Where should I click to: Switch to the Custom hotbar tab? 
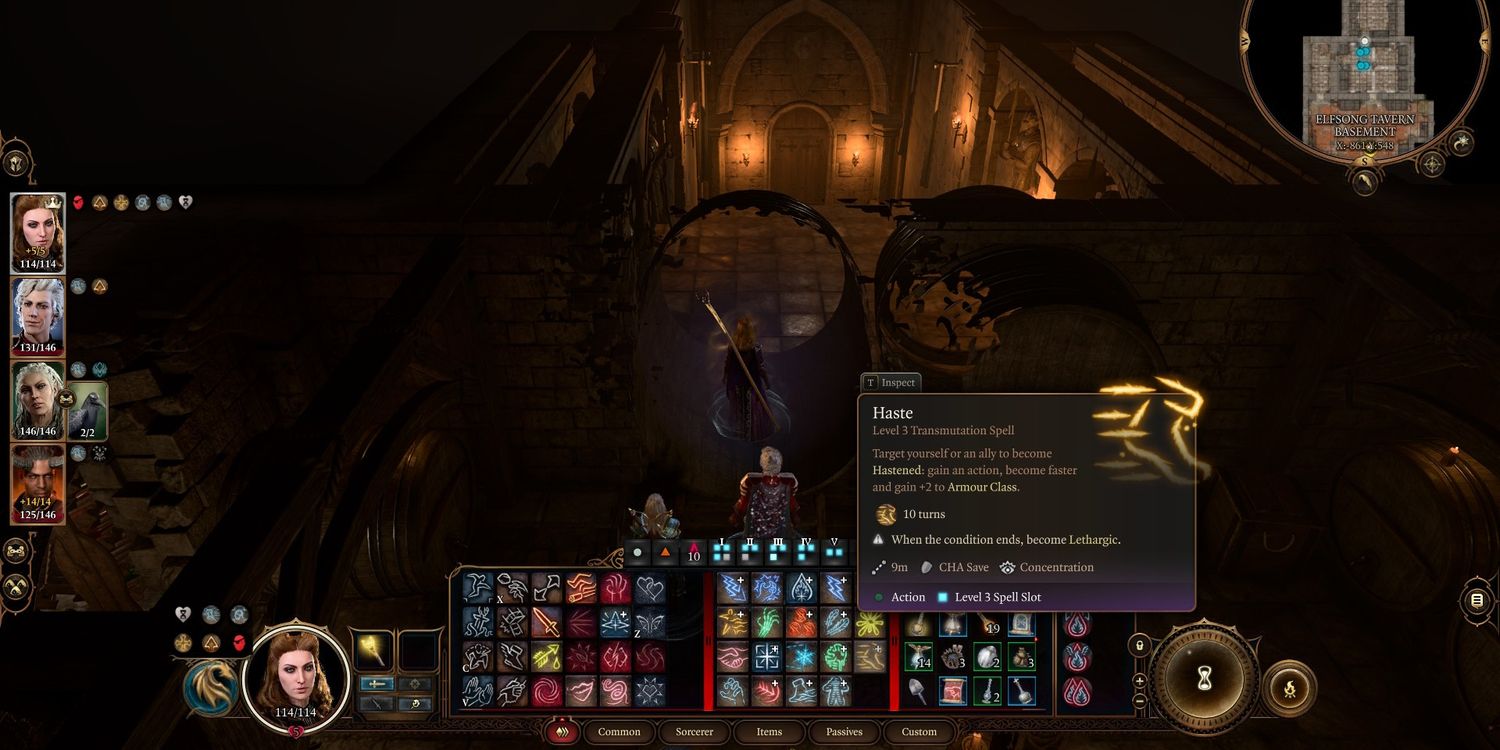pos(919,732)
